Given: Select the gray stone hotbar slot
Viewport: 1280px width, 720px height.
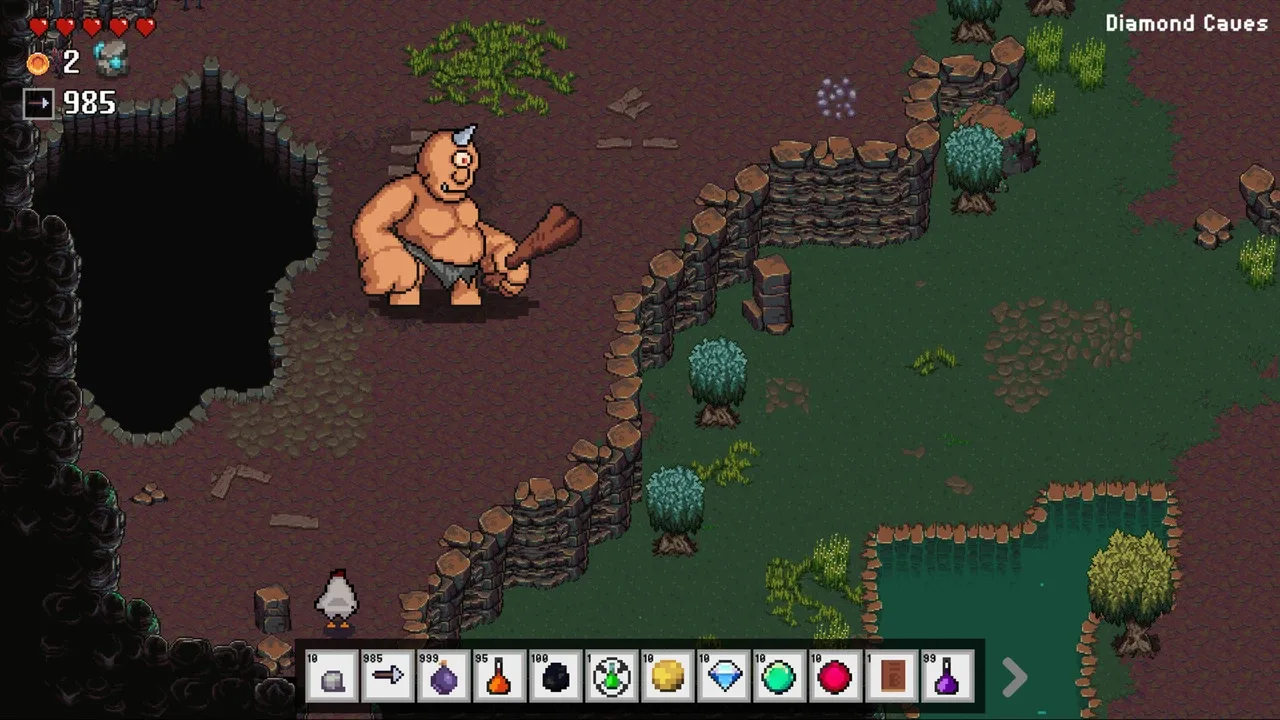Looking at the screenshot, I should click(x=332, y=676).
